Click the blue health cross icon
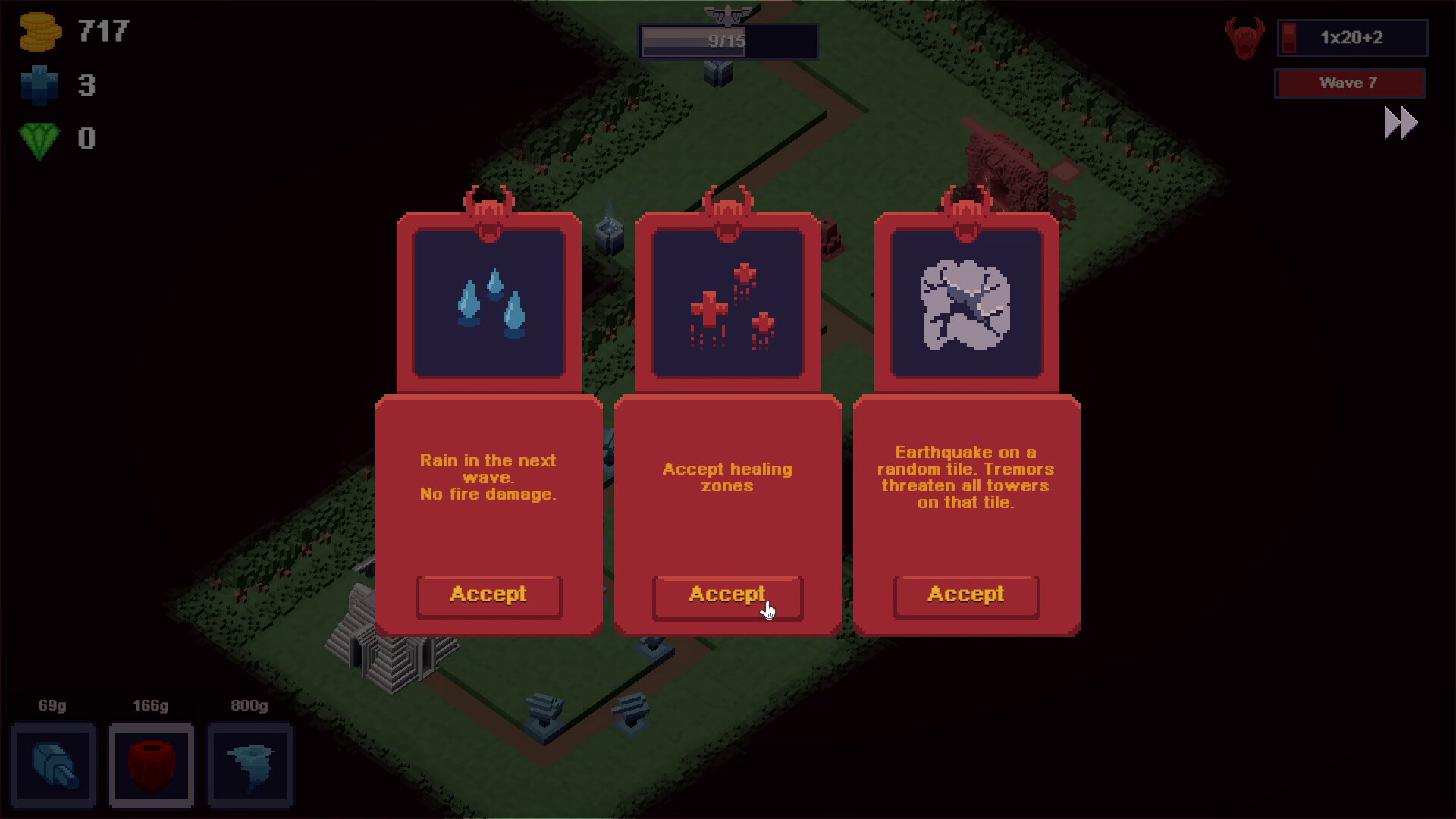 (39, 85)
